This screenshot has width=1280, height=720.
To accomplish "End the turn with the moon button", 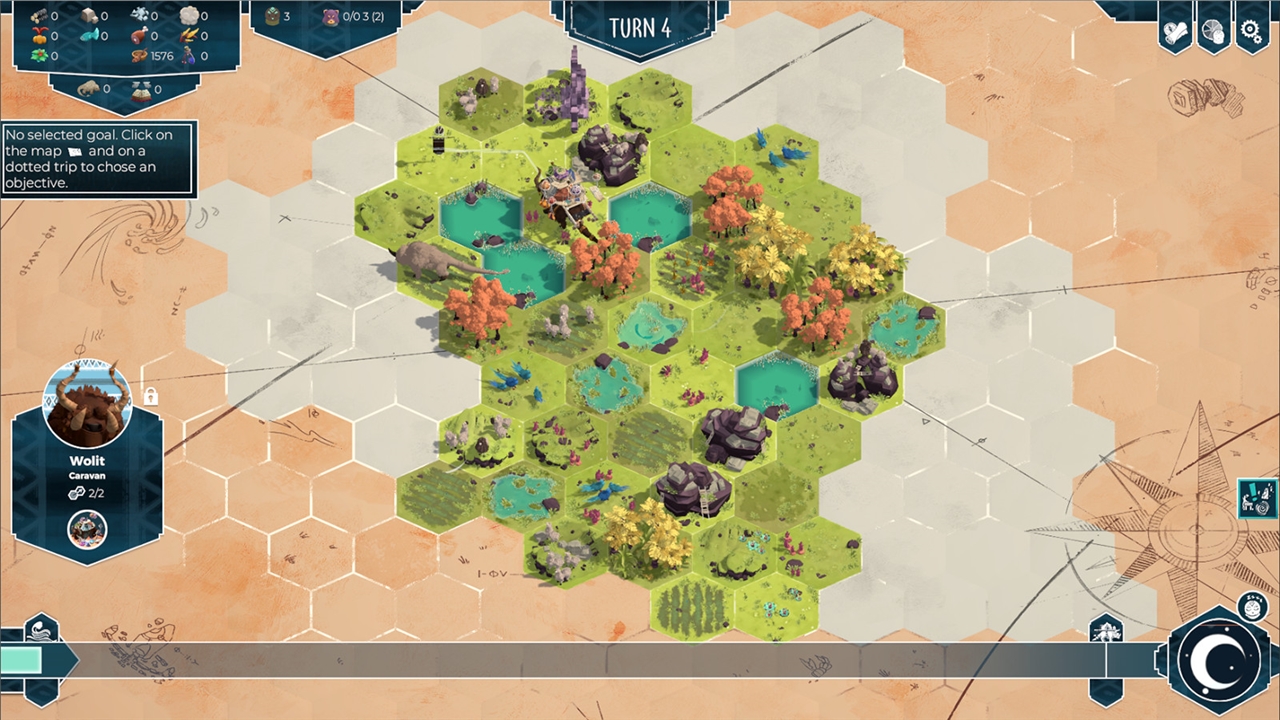I will pos(1219,660).
